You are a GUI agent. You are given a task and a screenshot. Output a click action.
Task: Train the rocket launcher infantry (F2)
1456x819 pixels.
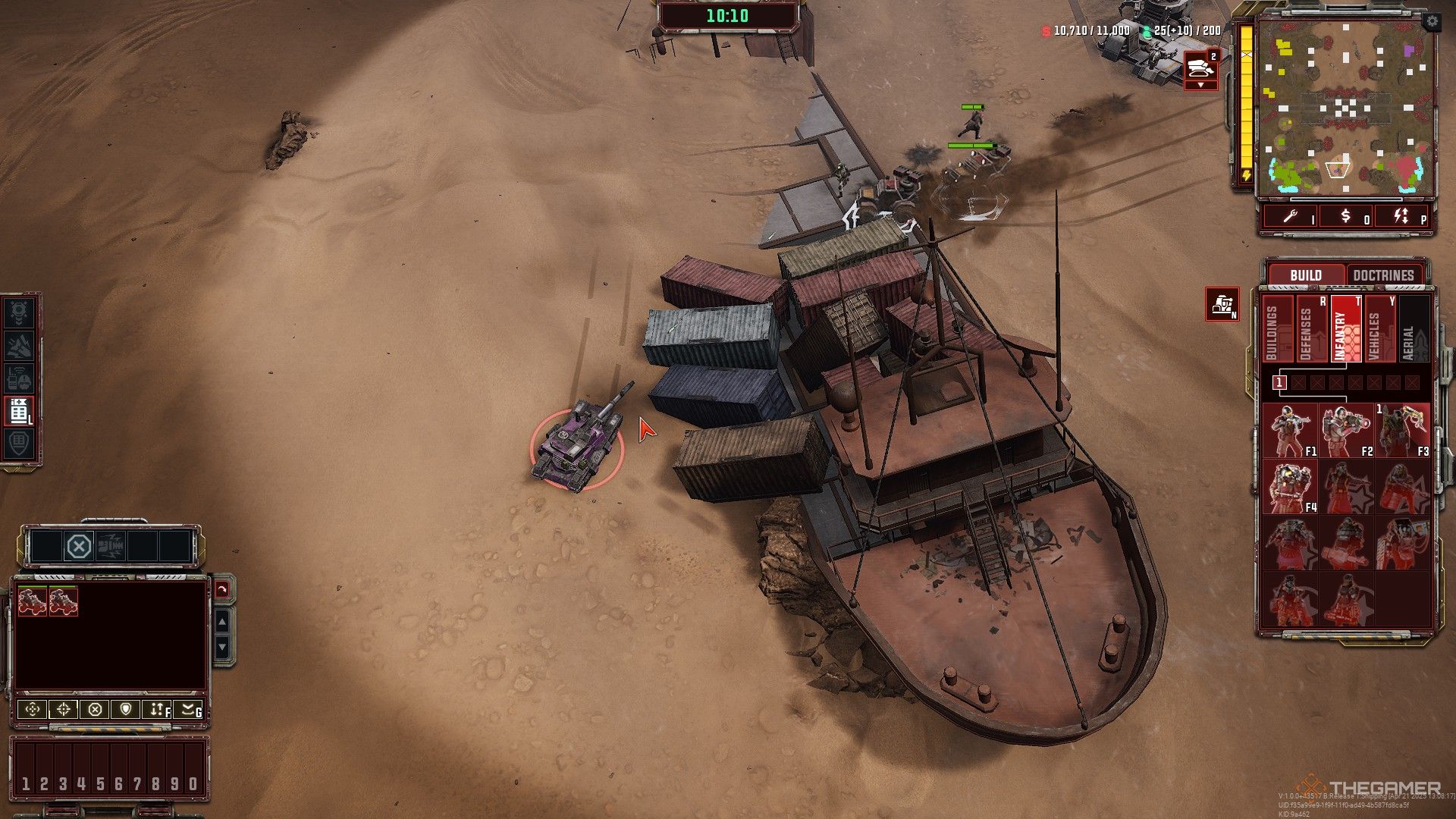[x=1346, y=431]
